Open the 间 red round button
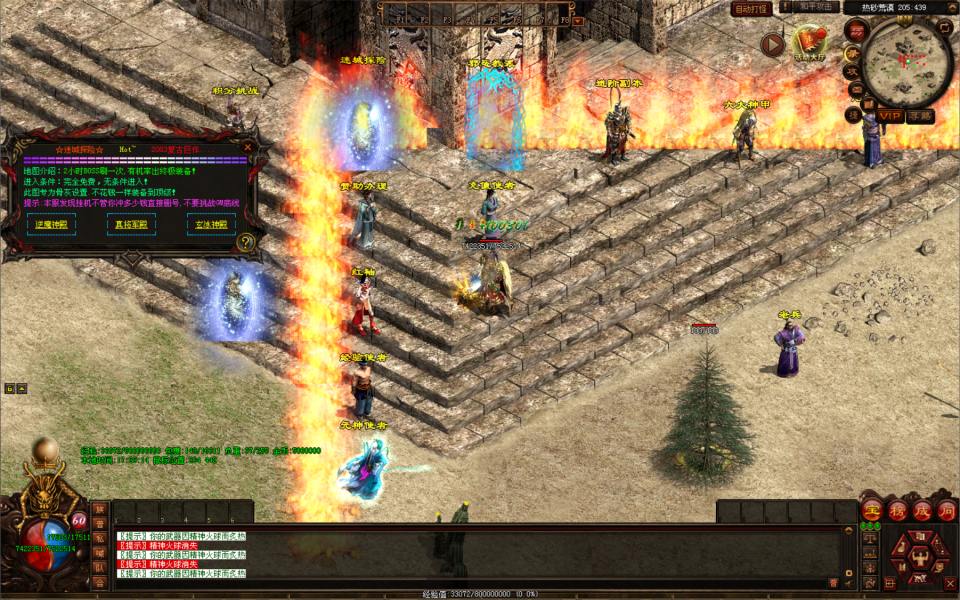The width and height of the screenshot is (960, 600). point(946,509)
